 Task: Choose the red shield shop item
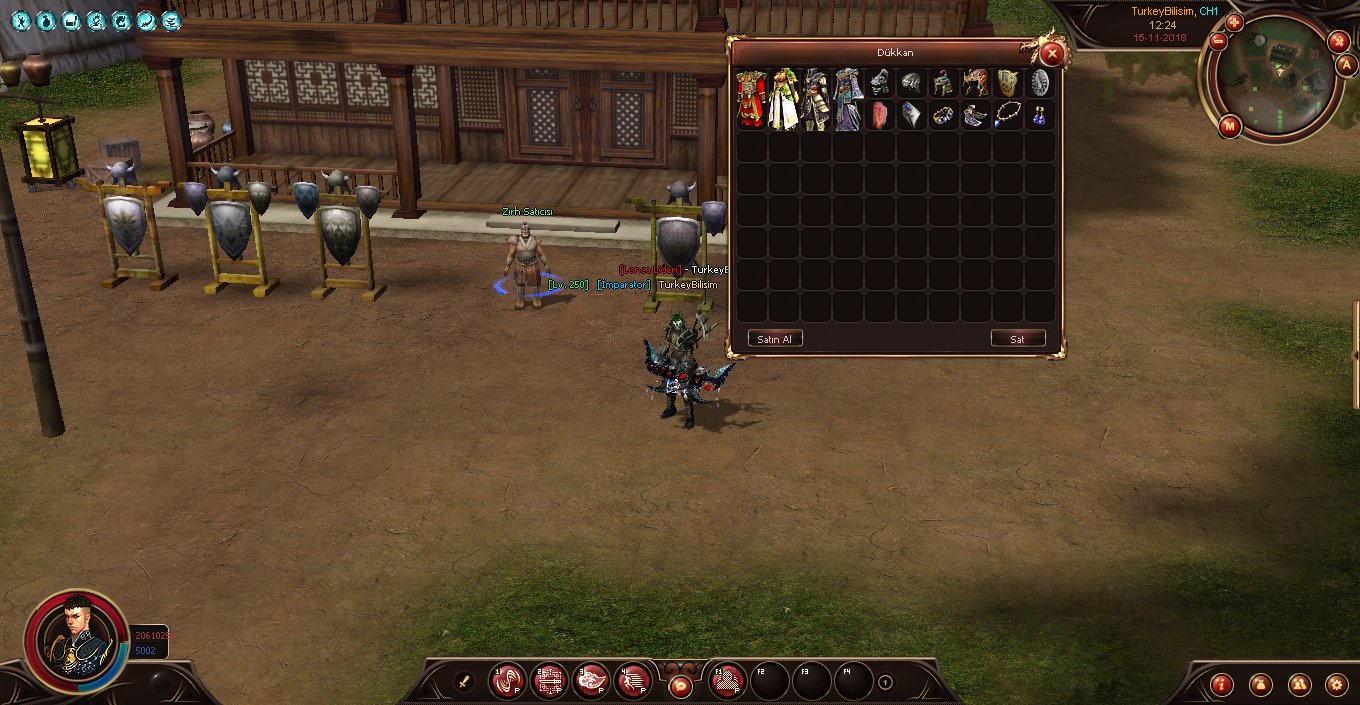click(x=880, y=115)
